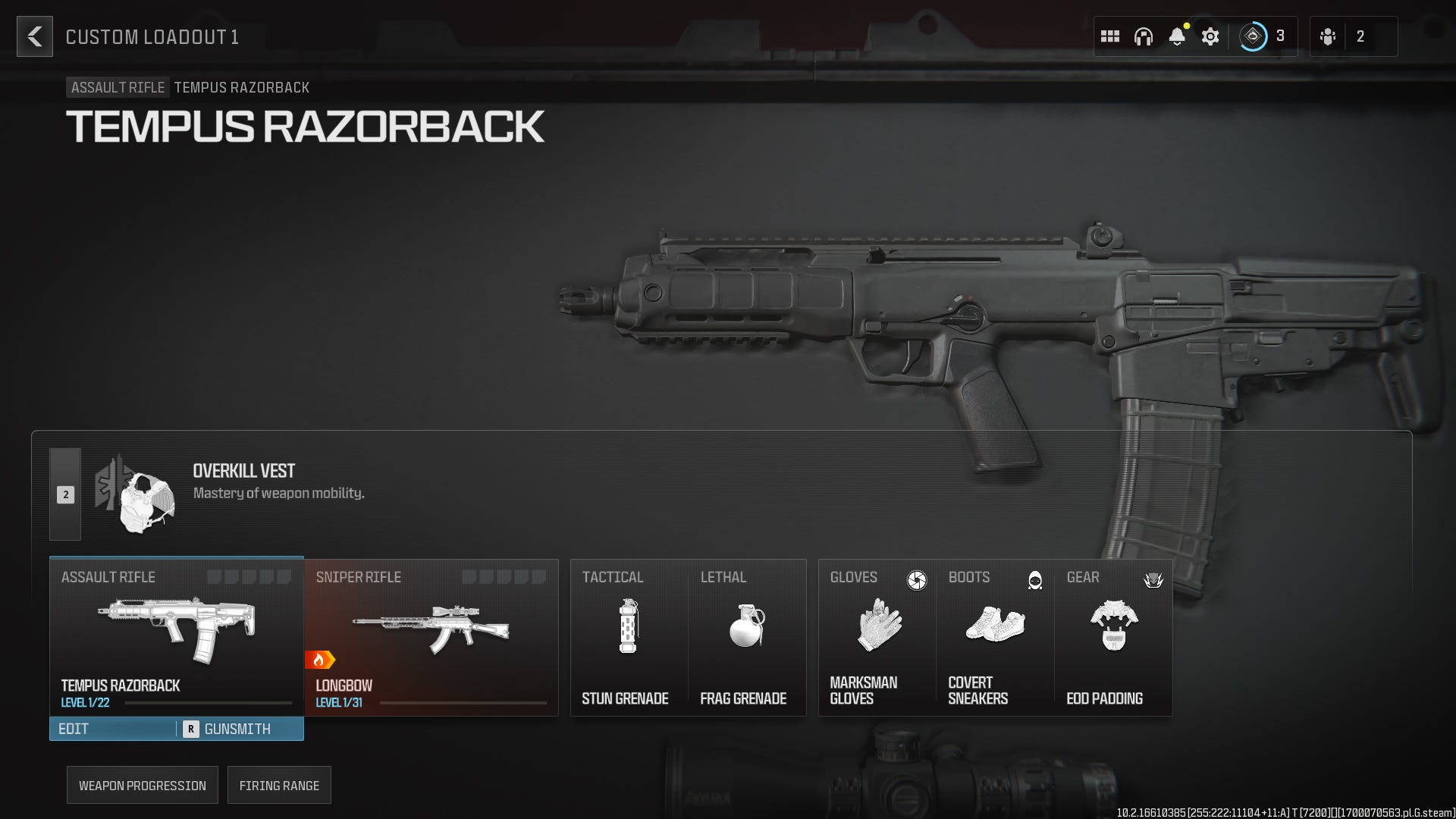Click the helmet icon beside the Boots label
Image resolution: width=1456 pixels, height=819 pixels.
[1034, 579]
